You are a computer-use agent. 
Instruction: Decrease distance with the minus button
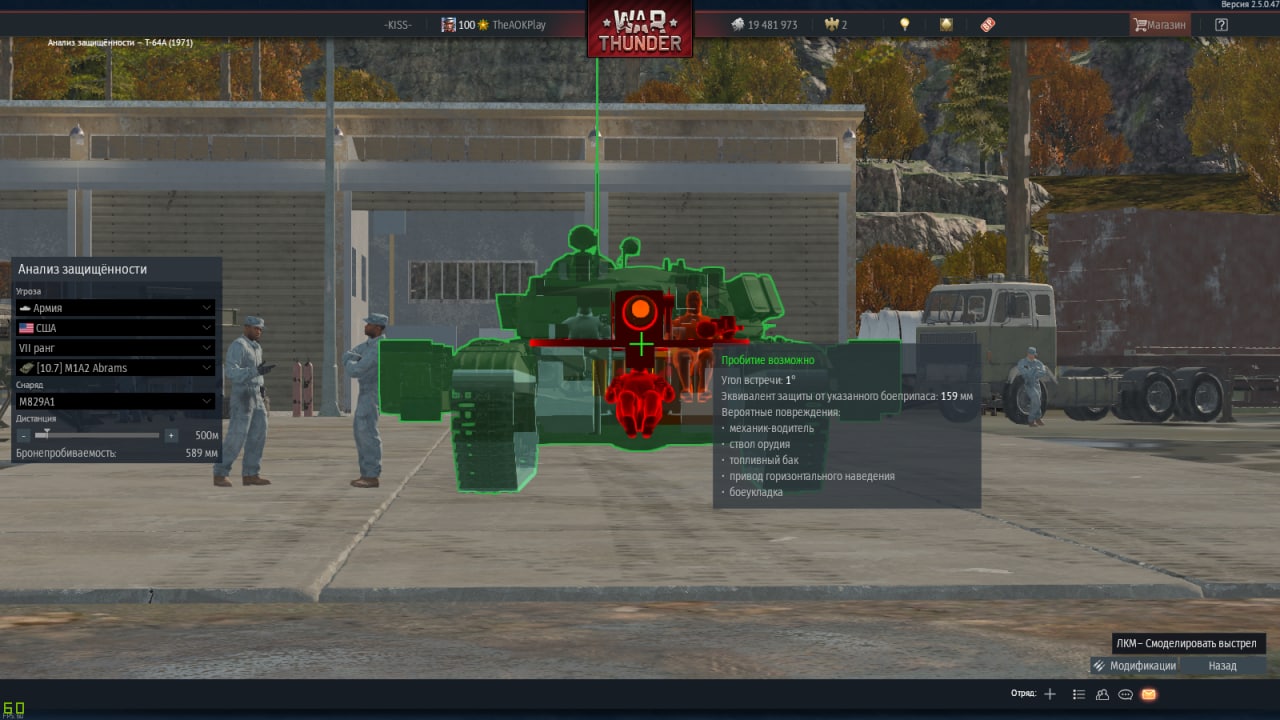(24, 436)
